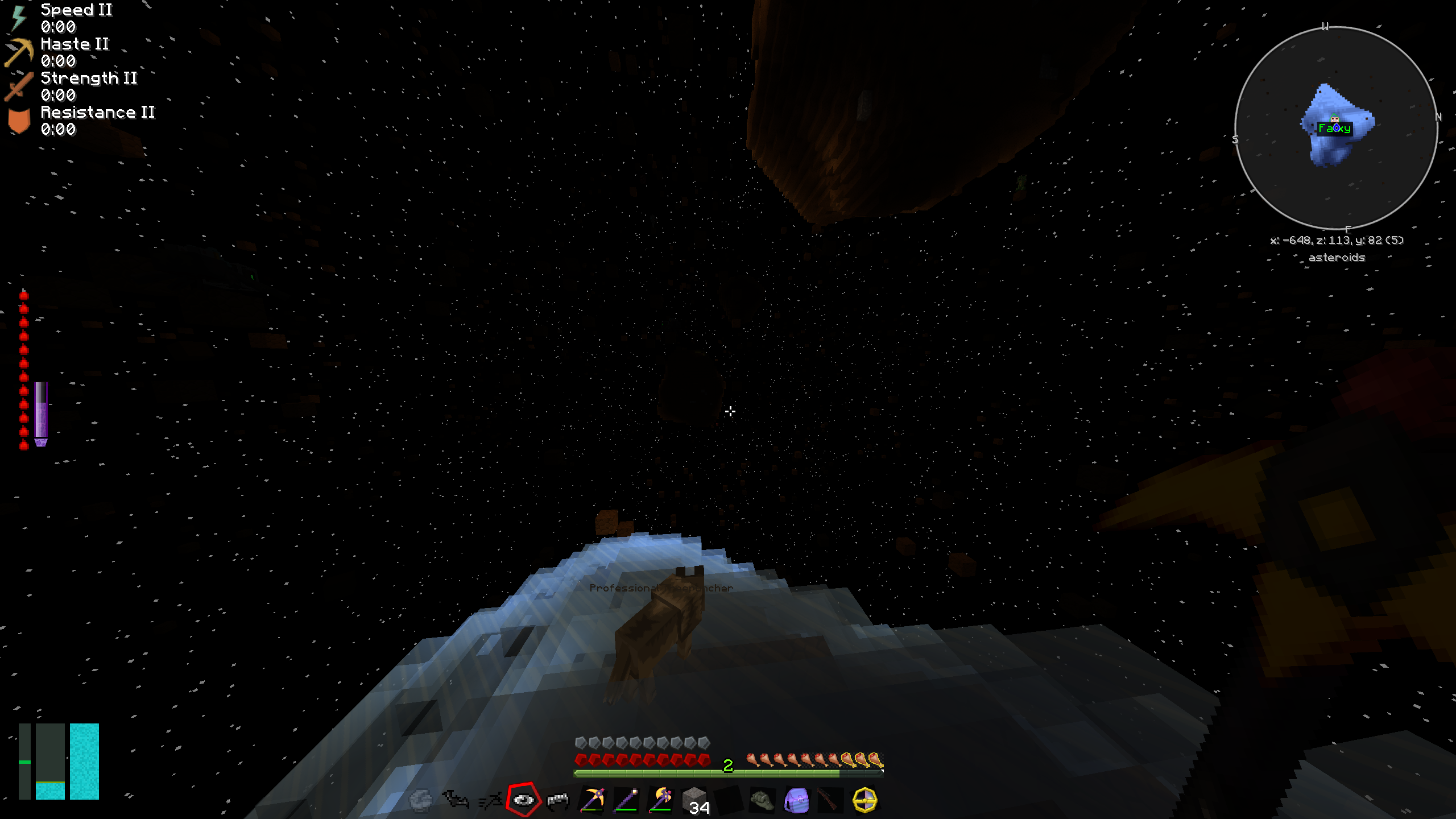This screenshot has width=1456, height=819.
Task: Select the green glove hotbar slot
Action: click(762, 800)
